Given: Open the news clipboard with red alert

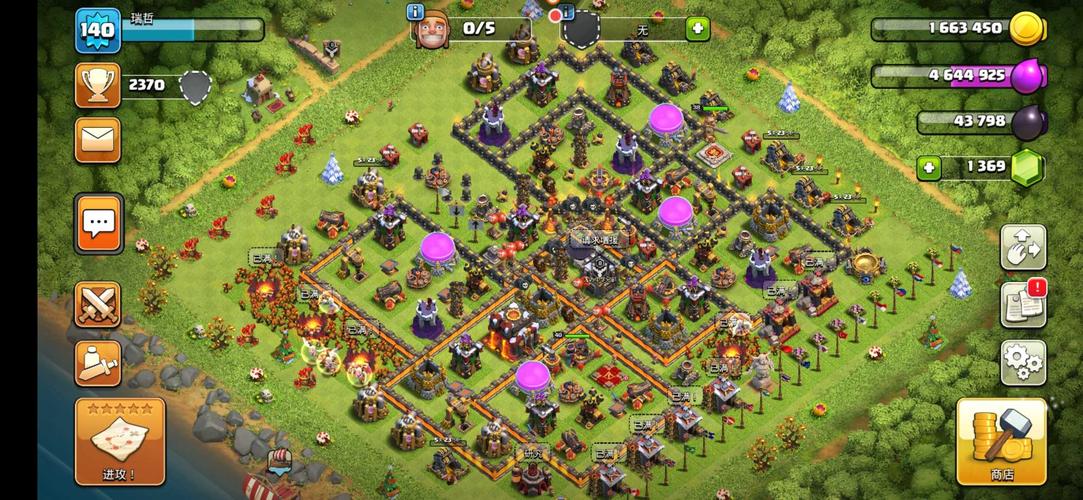Looking at the screenshot, I should (x=1023, y=304).
